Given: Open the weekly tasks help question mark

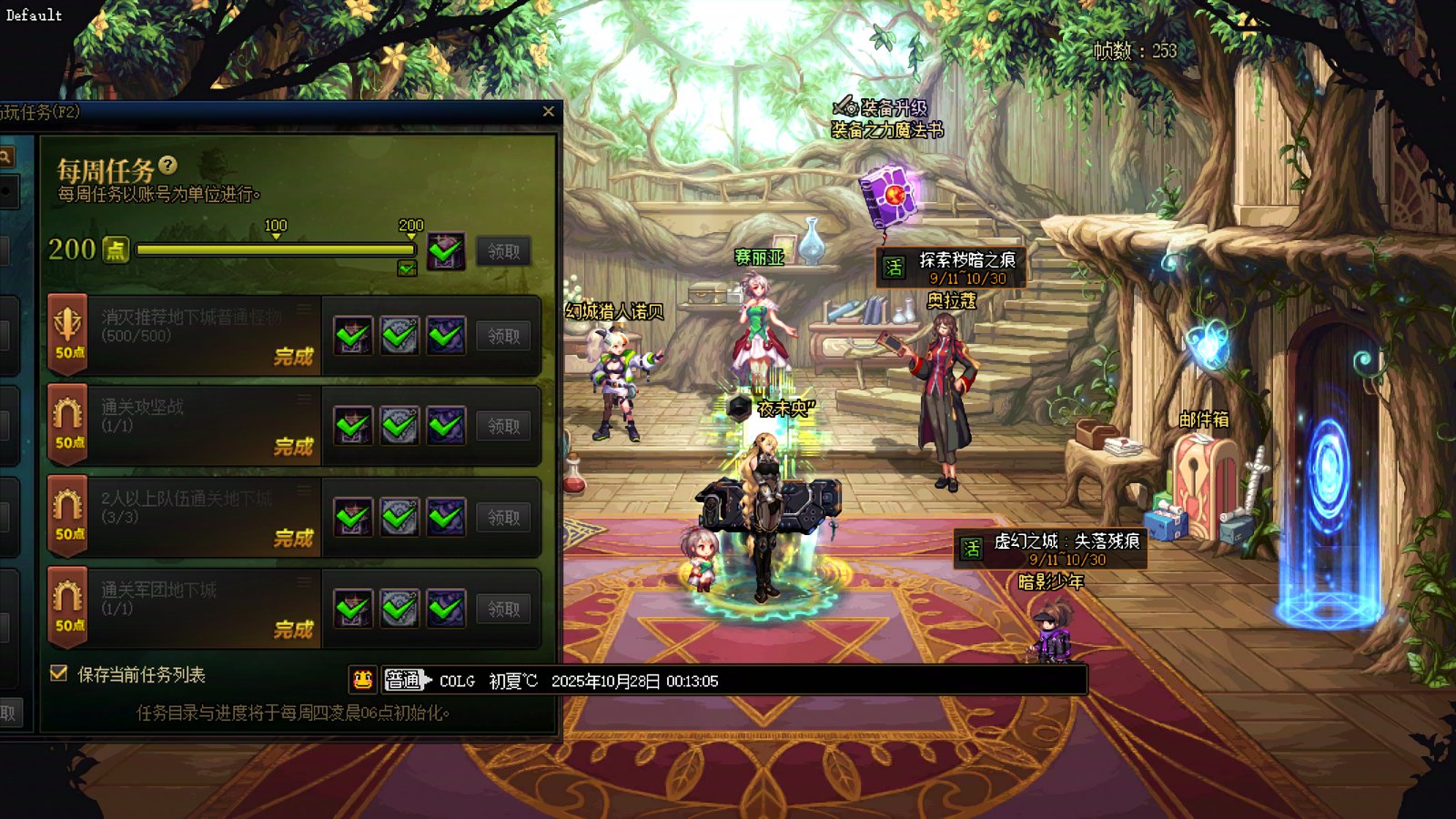Looking at the screenshot, I should pyautogui.click(x=167, y=165).
